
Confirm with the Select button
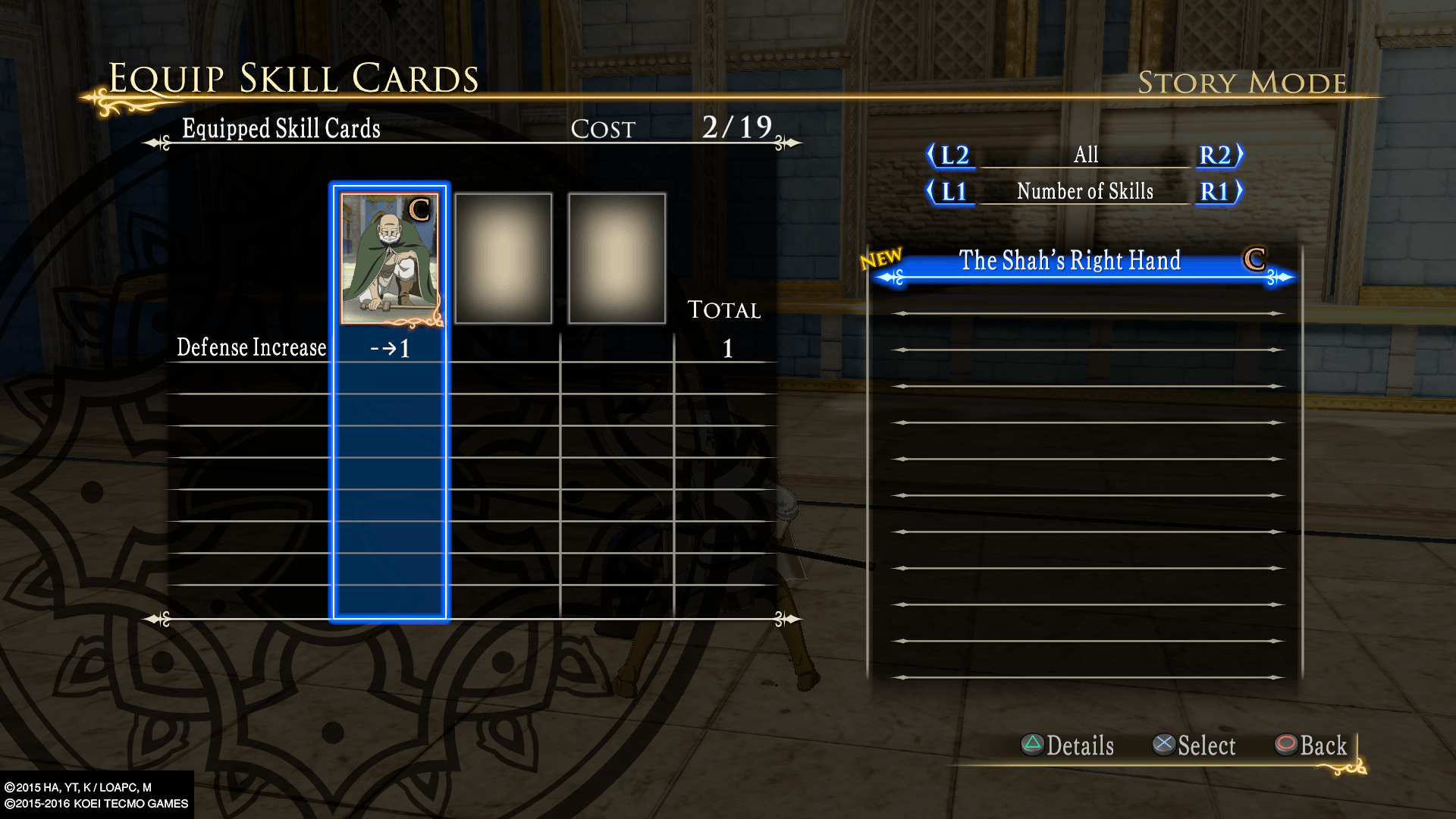pyautogui.click(x=1194, y=745)
